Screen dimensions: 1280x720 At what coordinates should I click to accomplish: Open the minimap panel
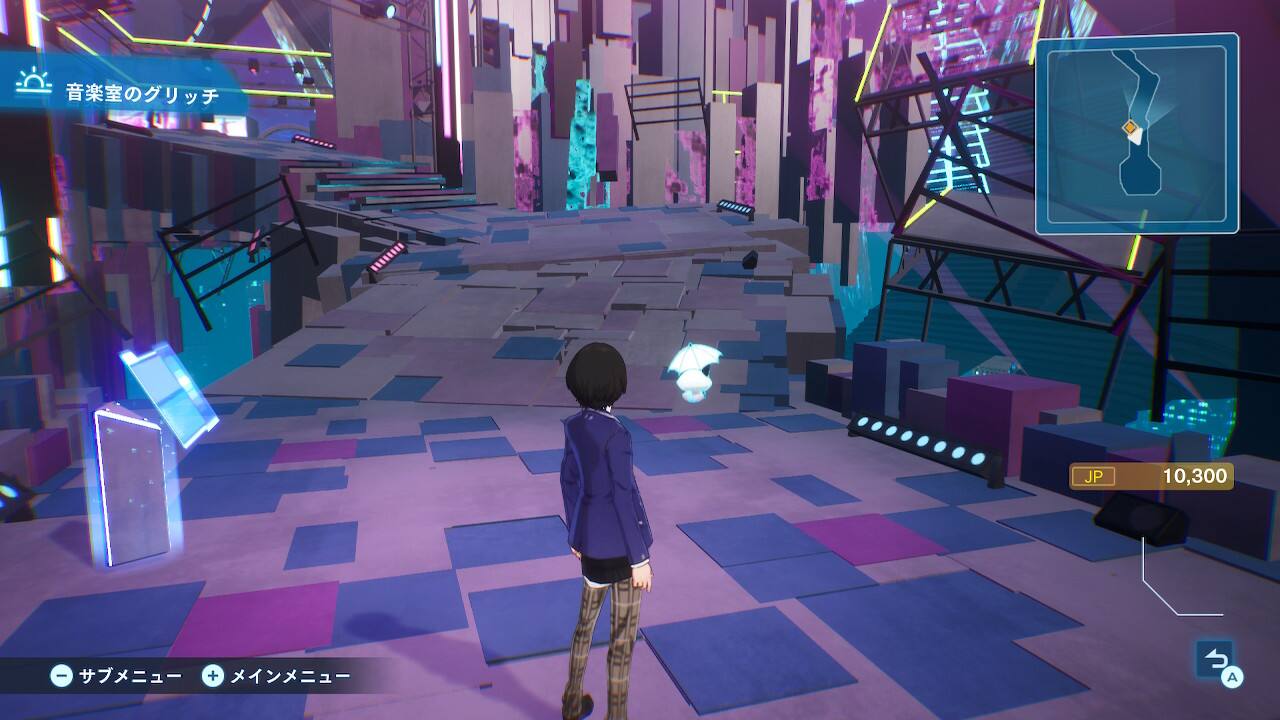click(1137, 133)
